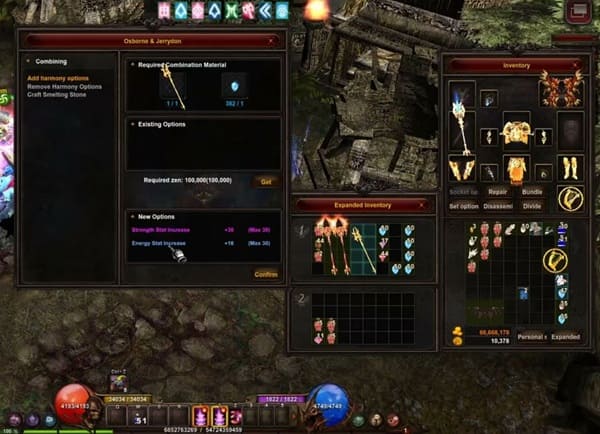
Task: Click the Bundle button in Inventory
Action: pyautogui.click(x=532, y=190)
